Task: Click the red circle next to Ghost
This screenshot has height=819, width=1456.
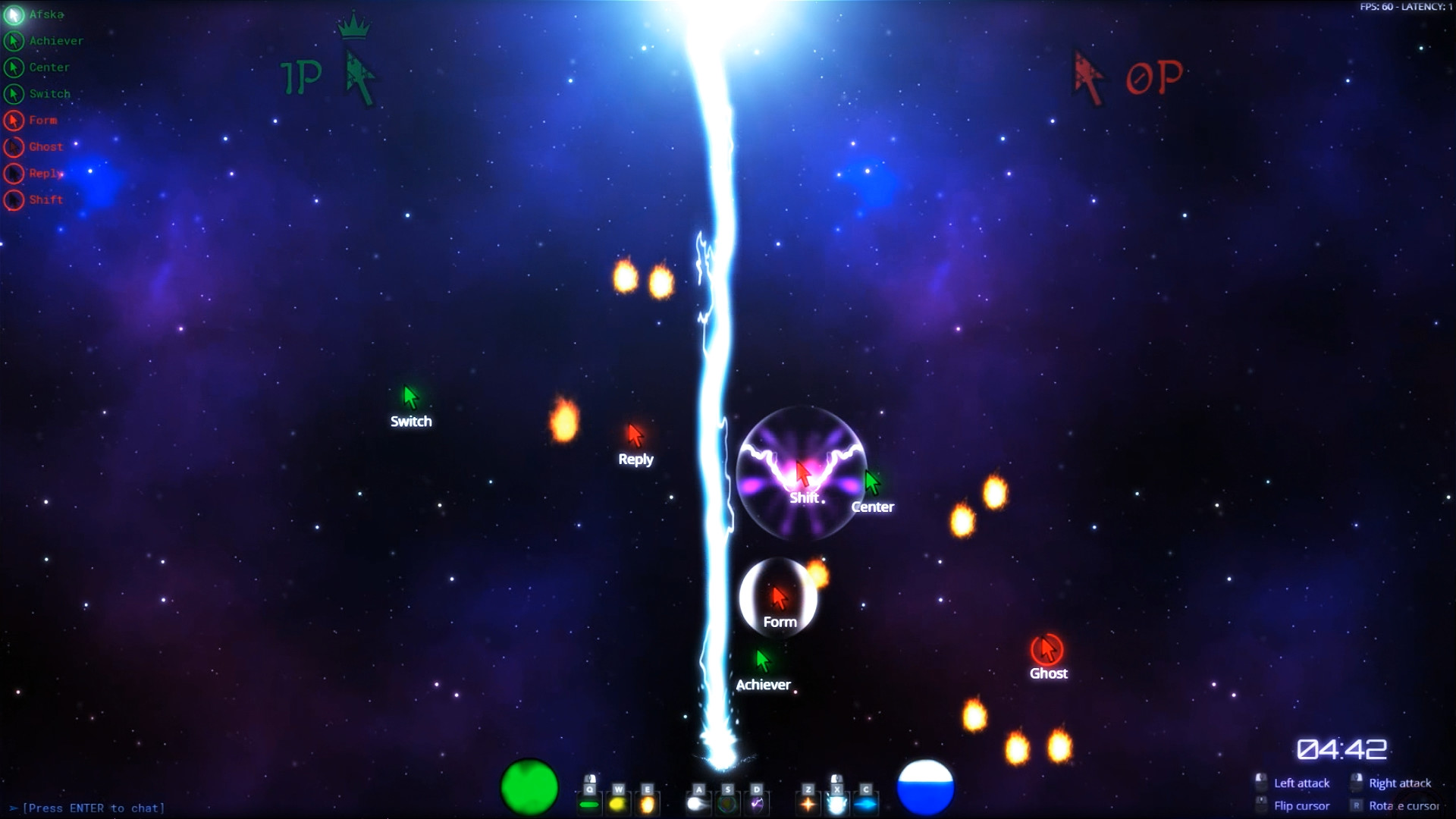Action: pyautogui.click(x=13, y=146)
